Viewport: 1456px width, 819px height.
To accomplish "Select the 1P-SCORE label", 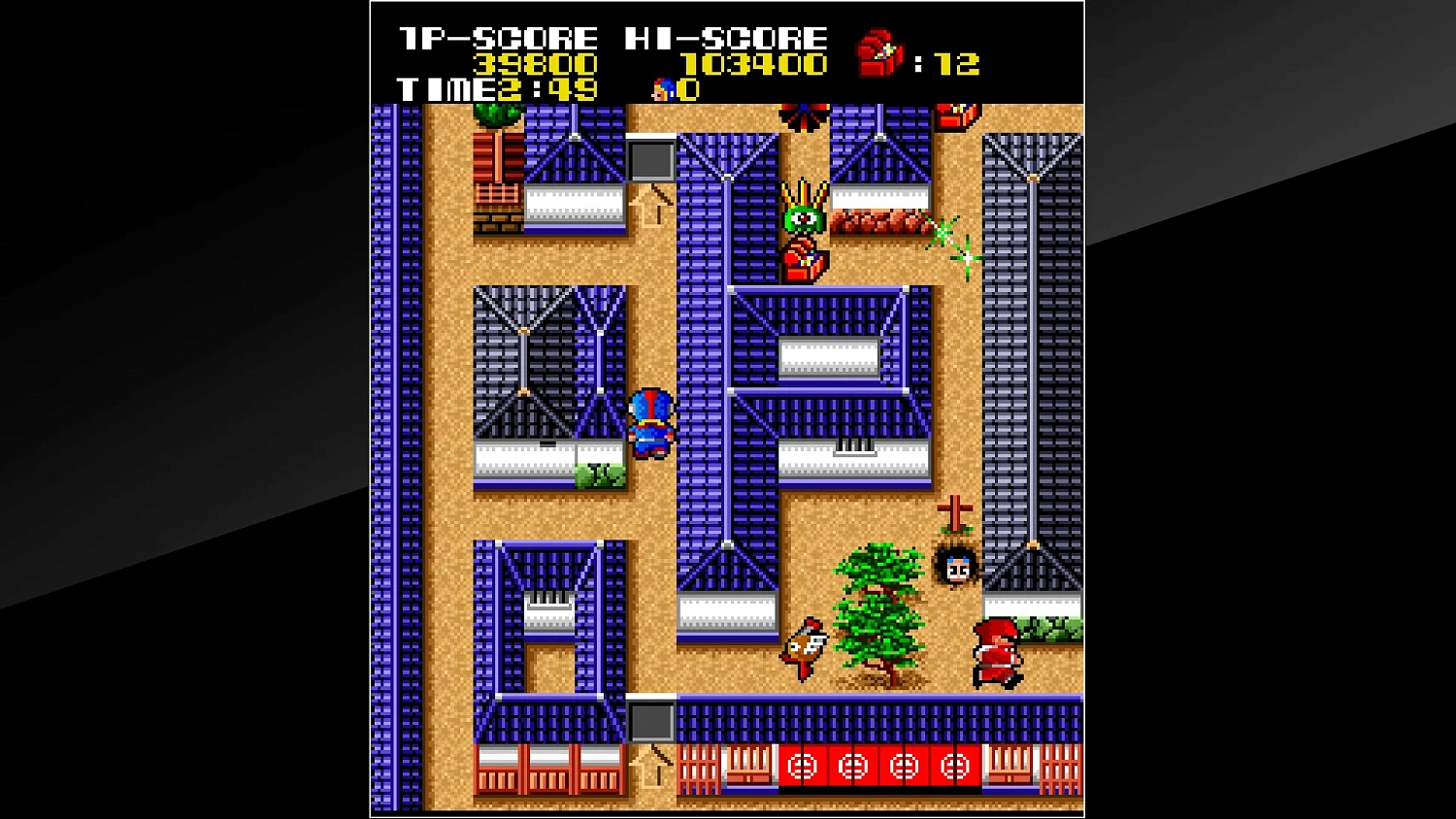I will pyautogui.click(x=495, y=37).
